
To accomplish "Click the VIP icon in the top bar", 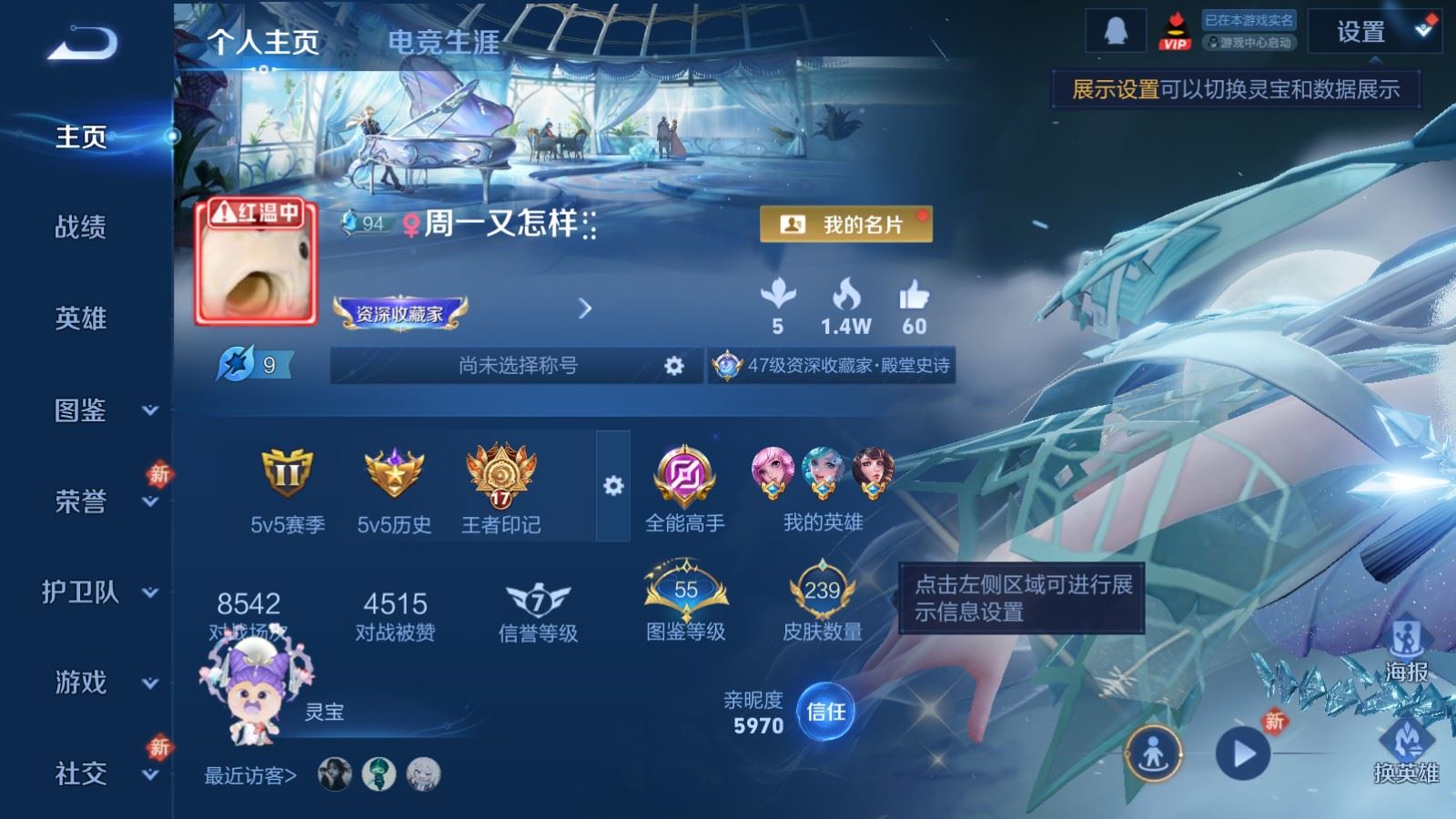I will click(x=1174, y=32).
